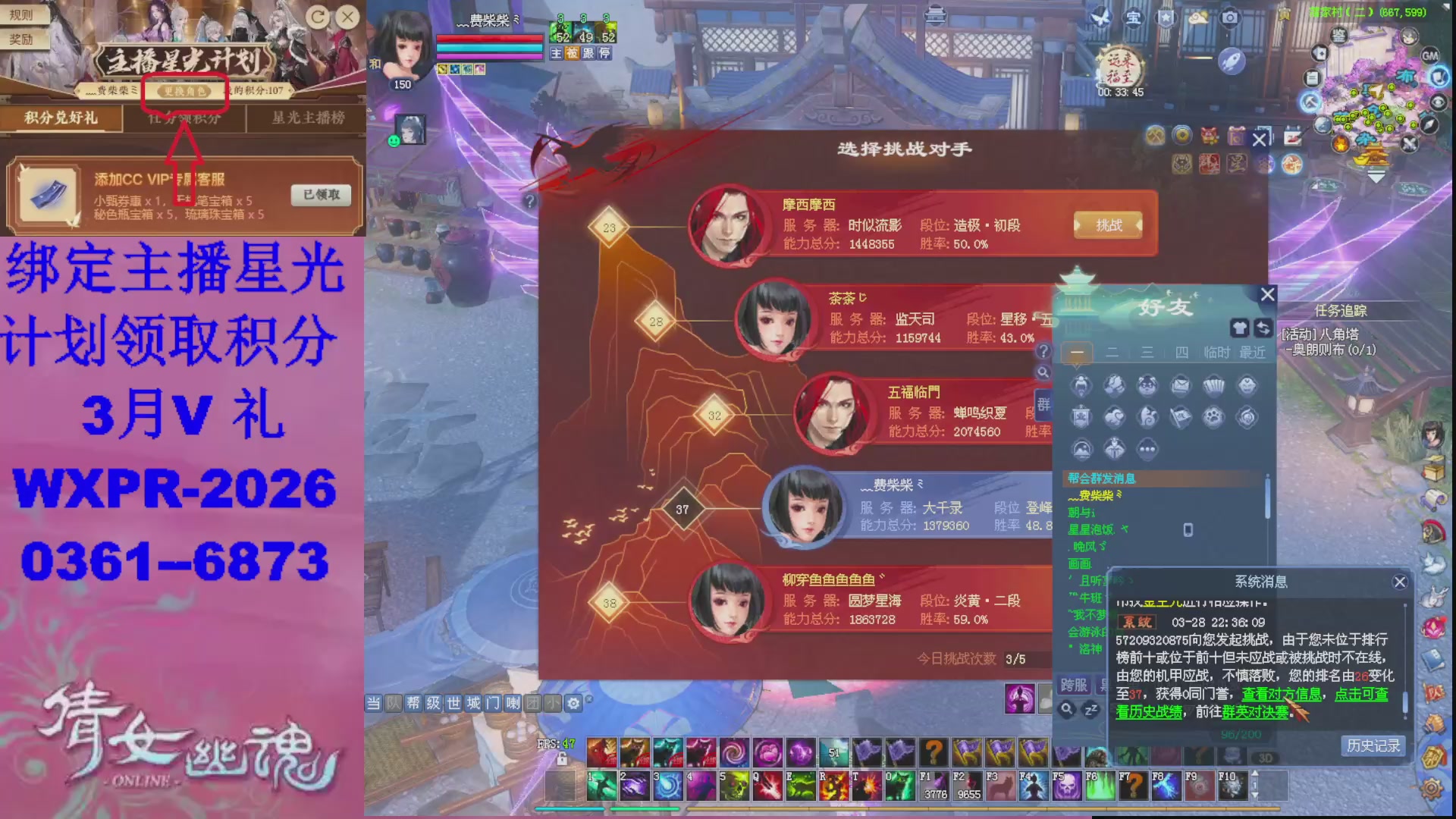Toggle the 停 stop mode button
Screen dimensions: 1456x819
tap(606, 53)
